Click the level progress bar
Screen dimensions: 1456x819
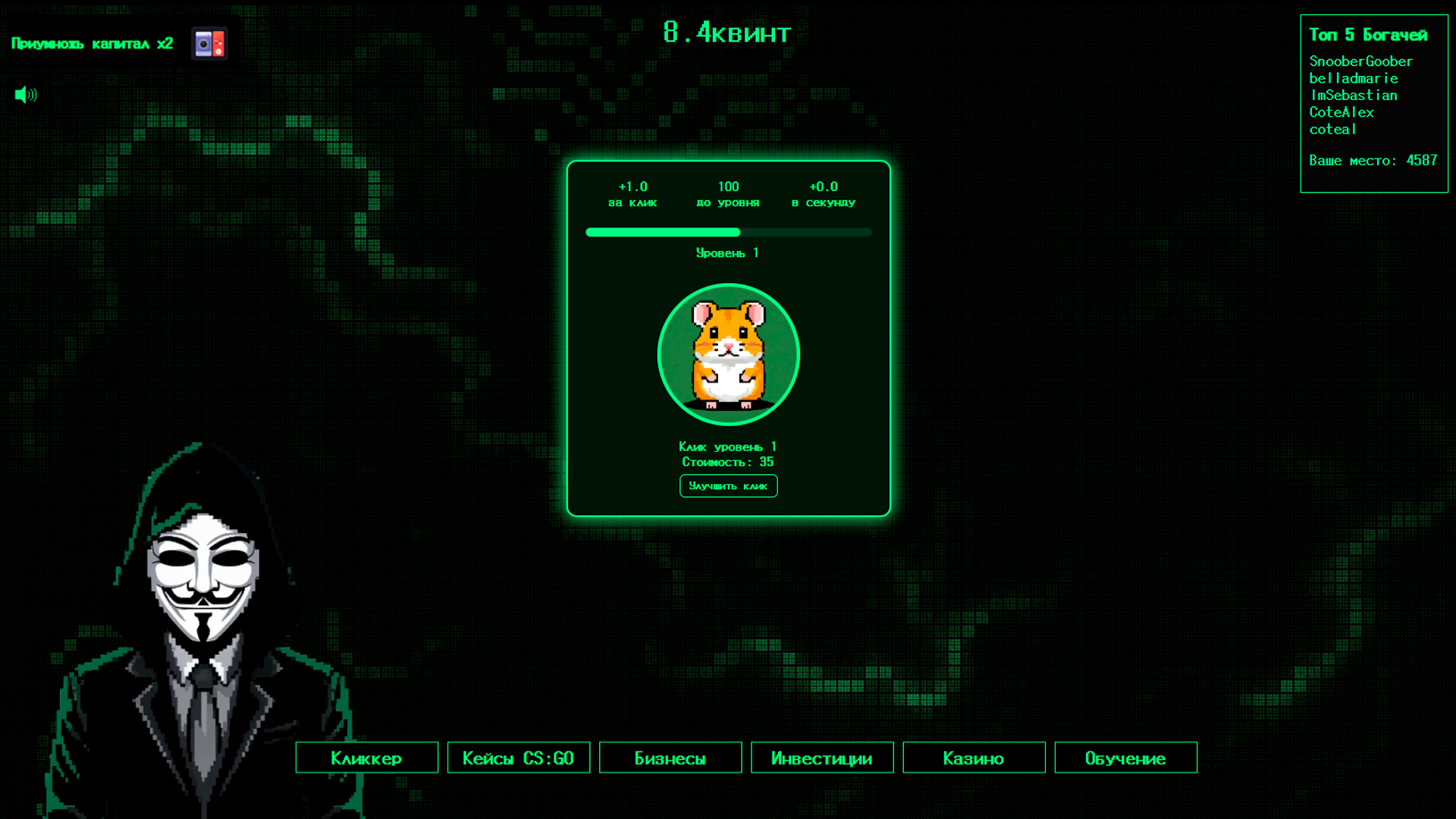[727, 232]
